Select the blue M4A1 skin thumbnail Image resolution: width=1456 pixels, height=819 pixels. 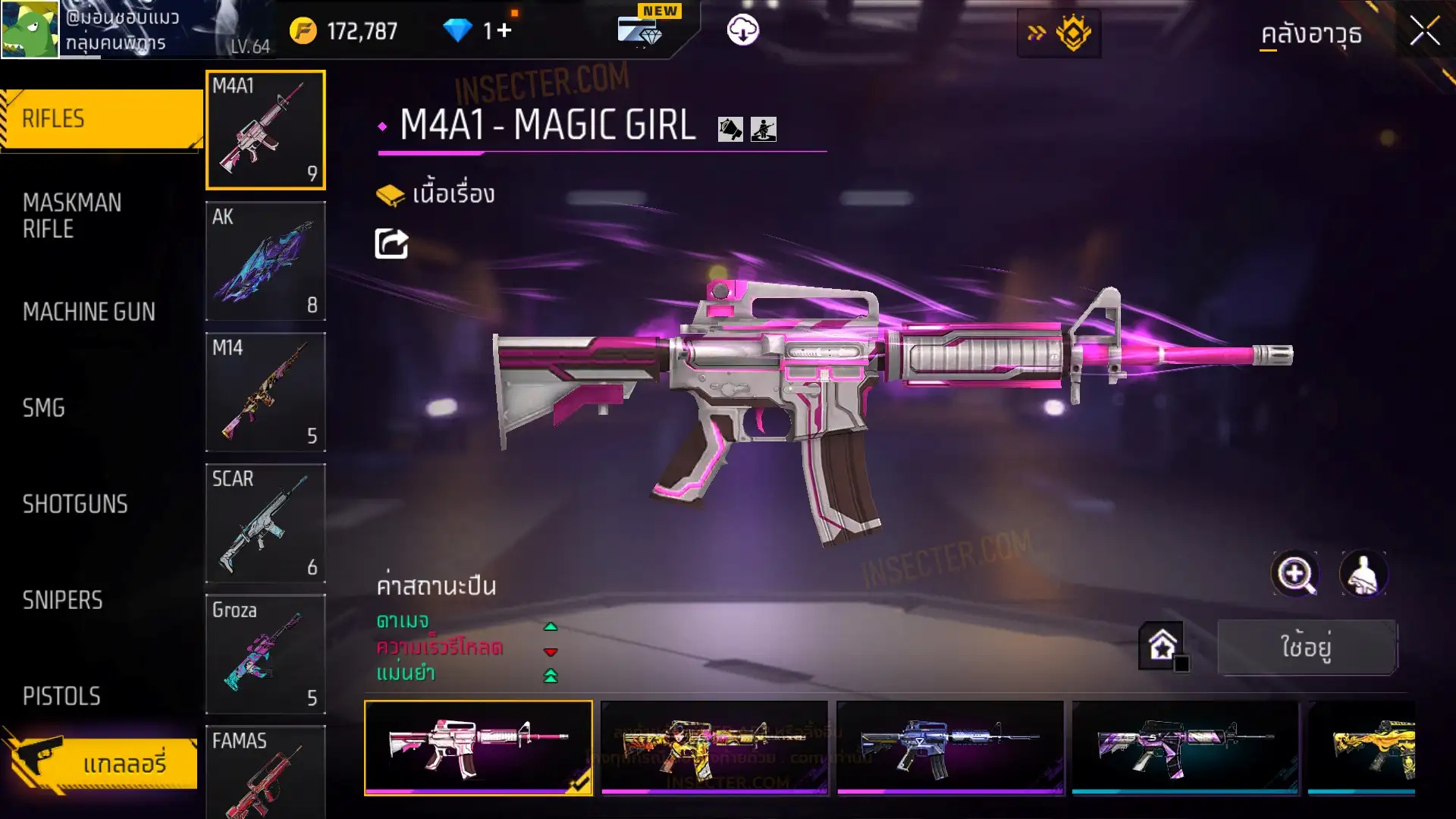949,748
